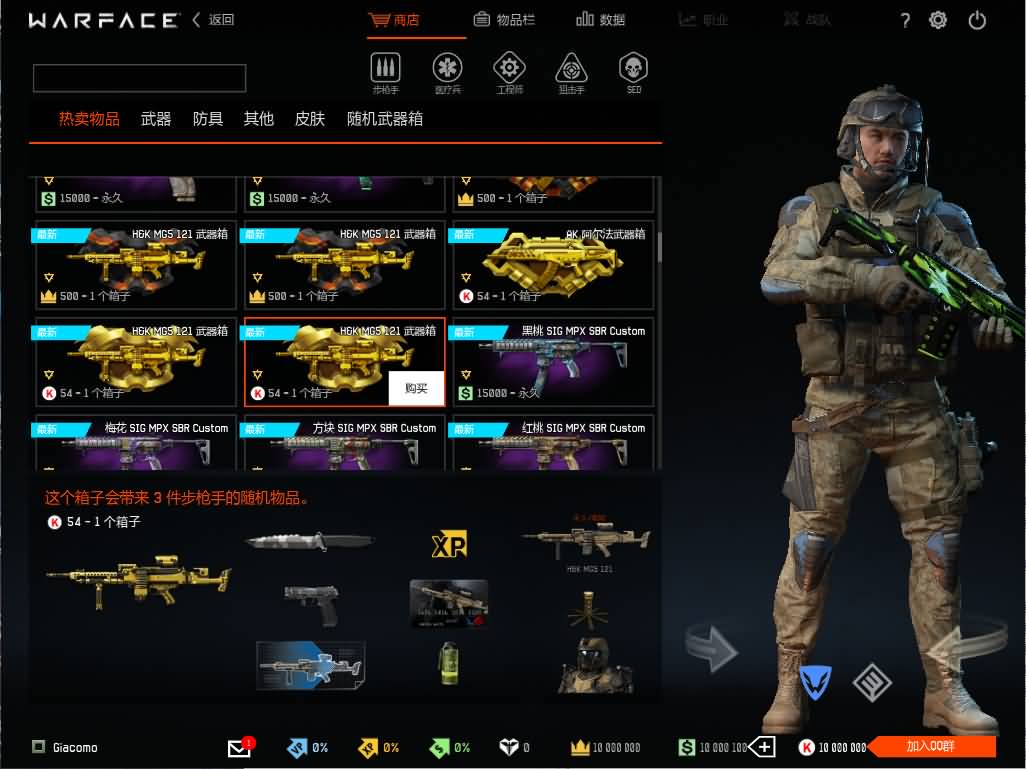This screenshot has height=769, width=1026.
Task: Filter by 医疗兵 medic class
Action: tap(447, 72)
